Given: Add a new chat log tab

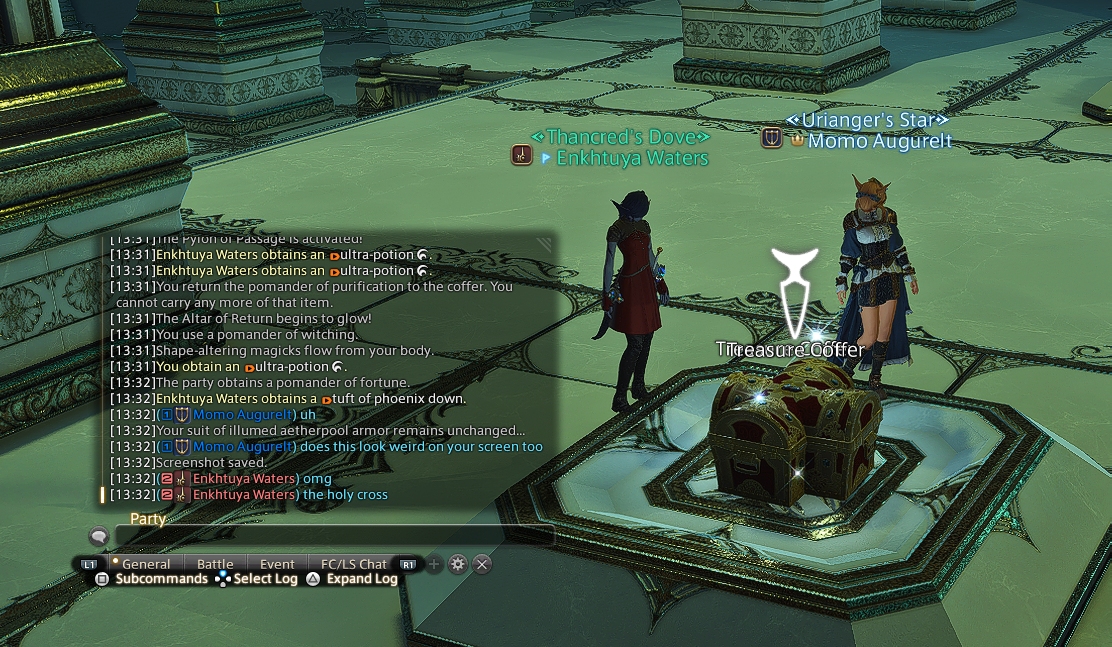Looking at the screenshot, I should [434, 564].
